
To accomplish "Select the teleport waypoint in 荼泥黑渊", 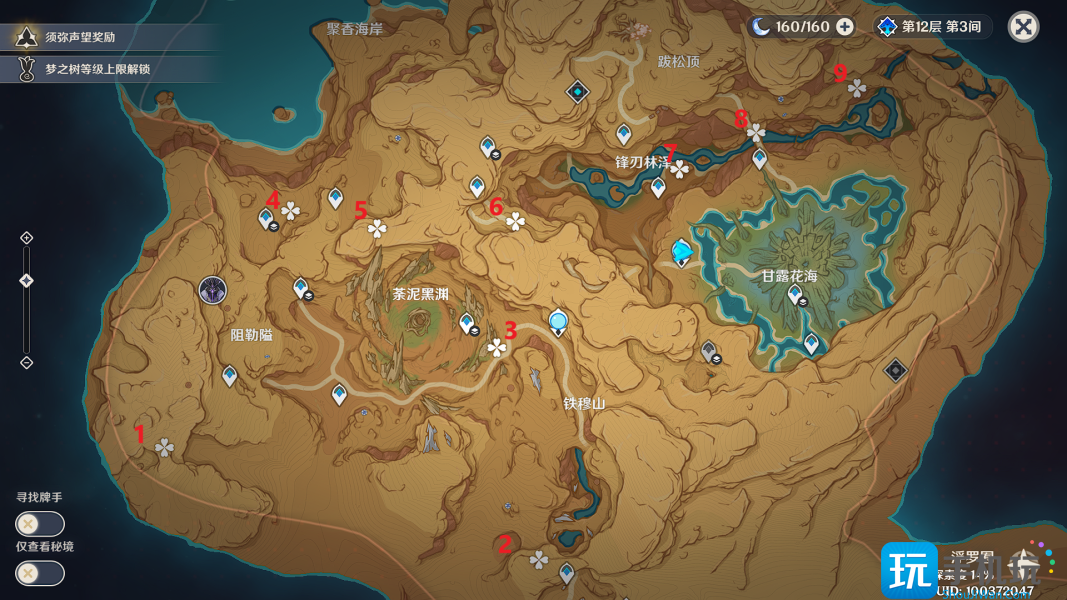I will click(466, 323).
